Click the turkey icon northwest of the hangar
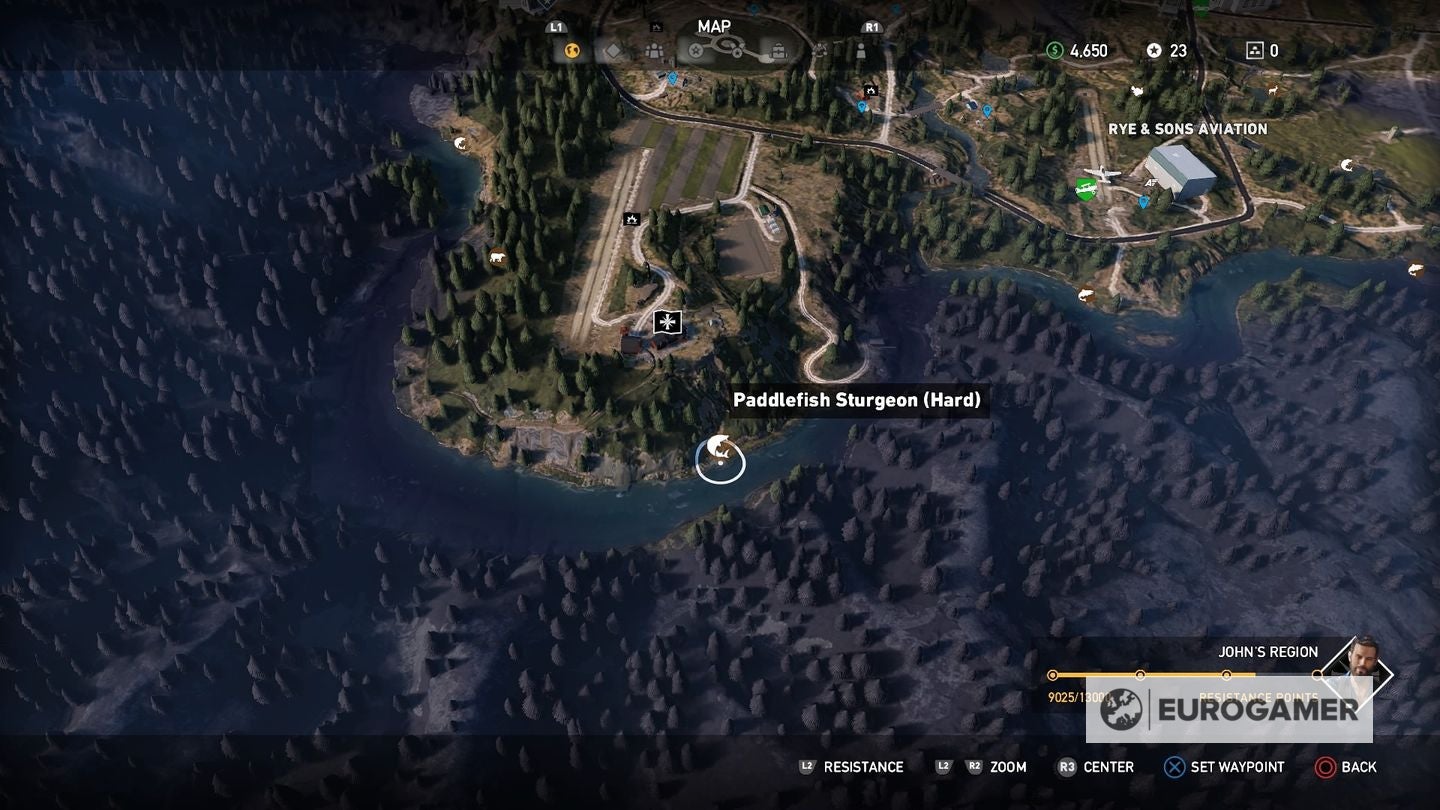The width and height of the screenshot is (1440, 810). 1137,91
